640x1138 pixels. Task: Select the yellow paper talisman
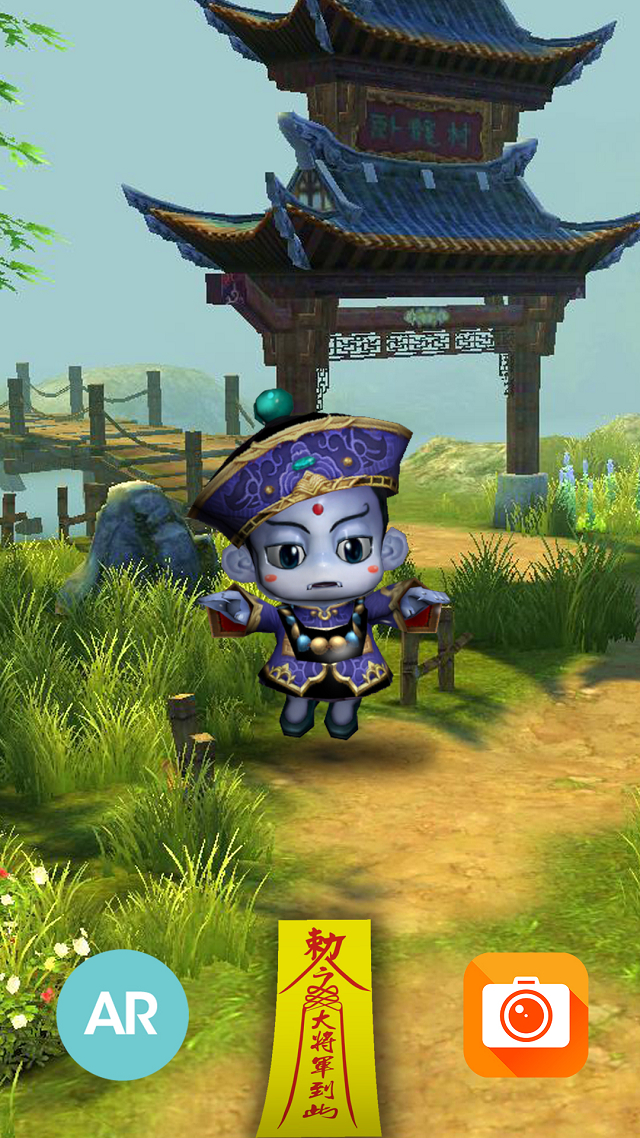tap(314, 1030)
